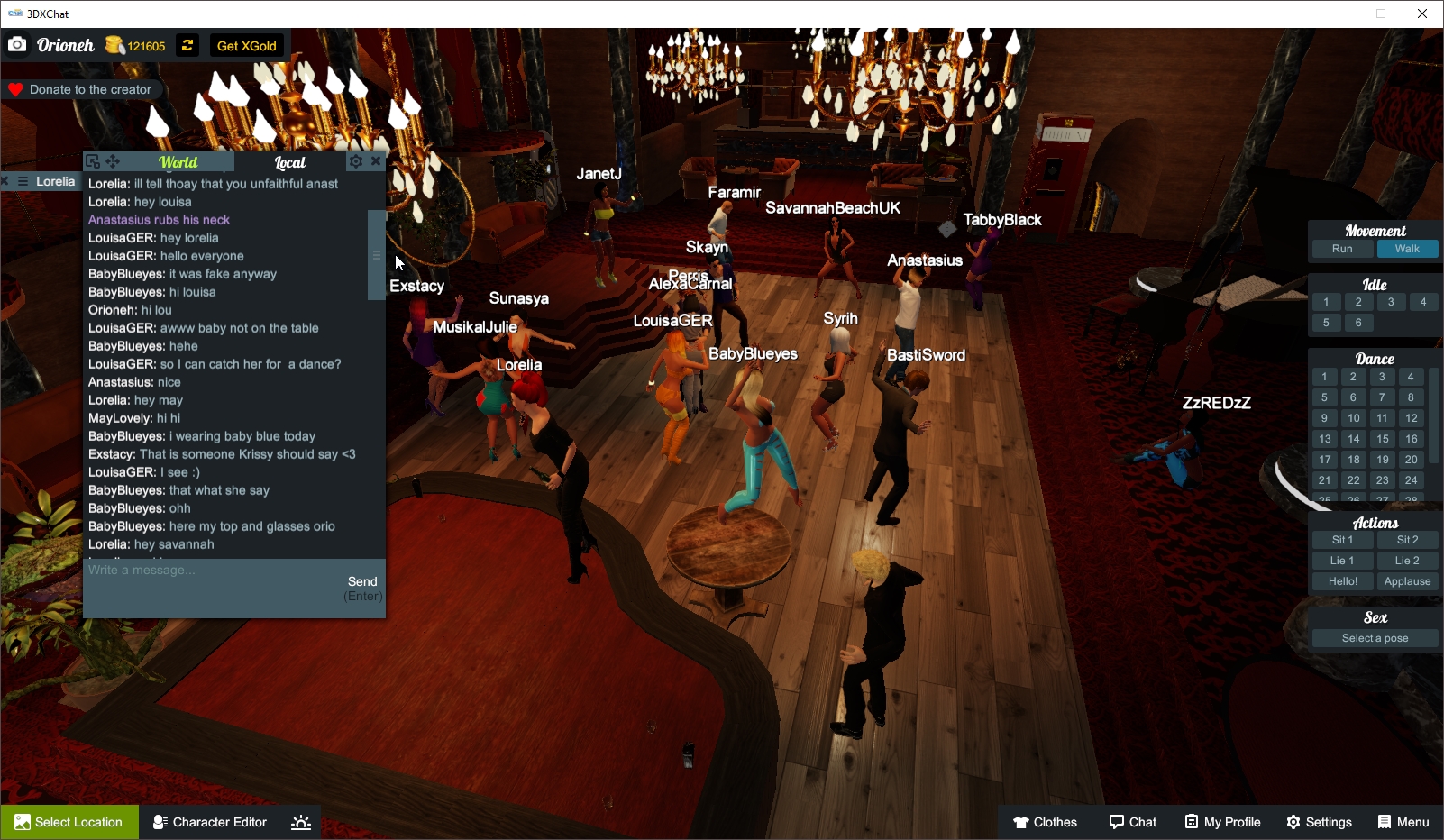
Task: Switch movement mode to Run
Action: (x=1342, y=248)
